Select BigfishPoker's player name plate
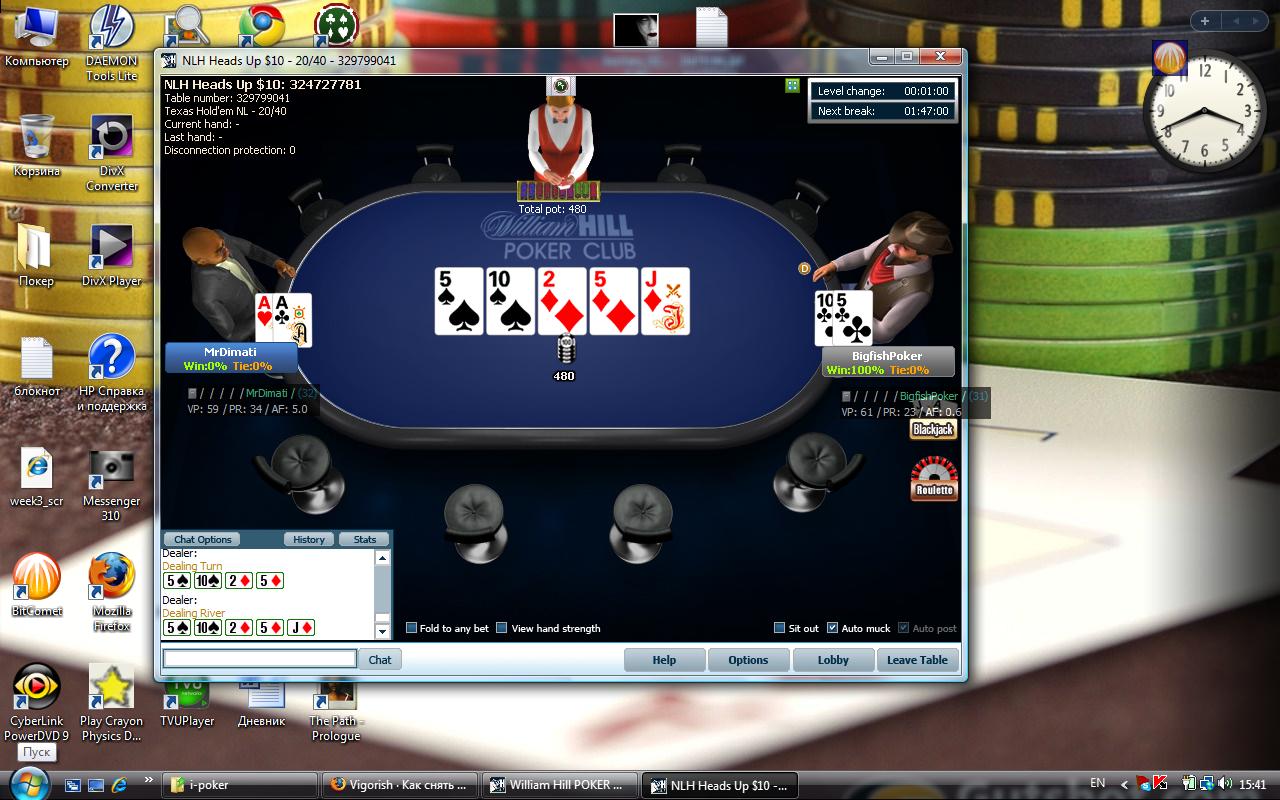1280x800 pixels. point(887,361)
